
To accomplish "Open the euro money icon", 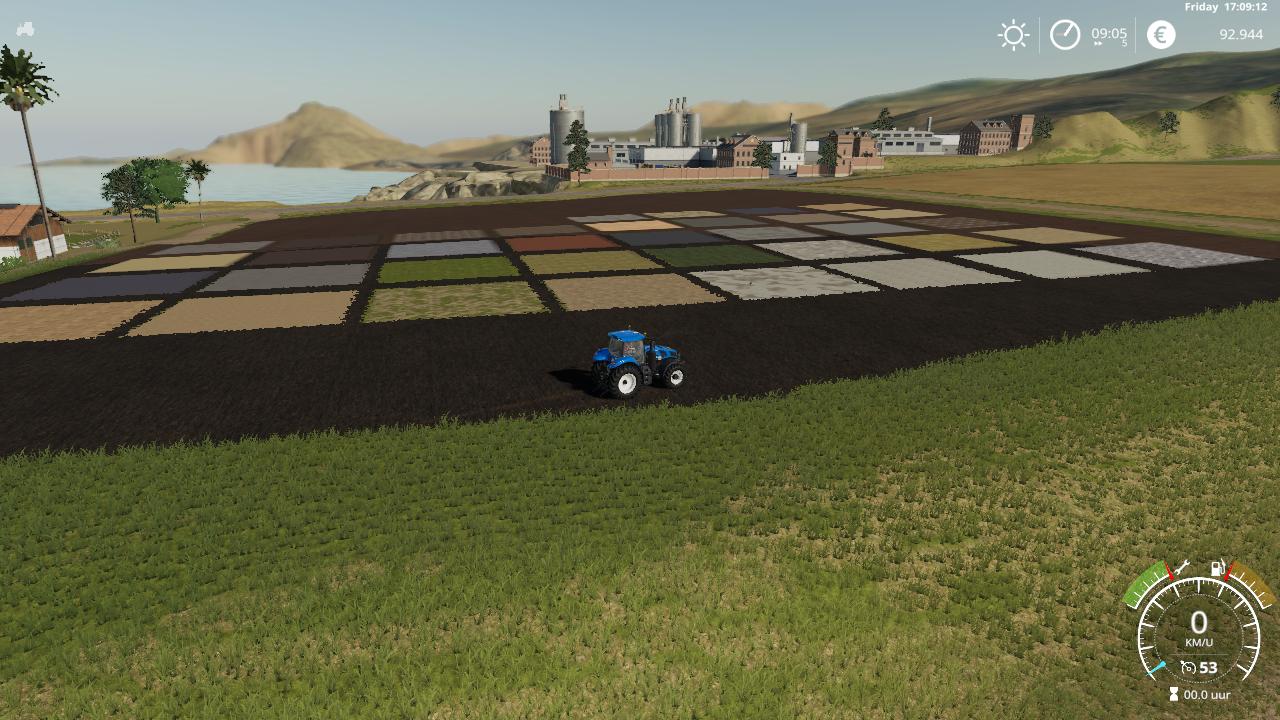I will point(1161,35).
